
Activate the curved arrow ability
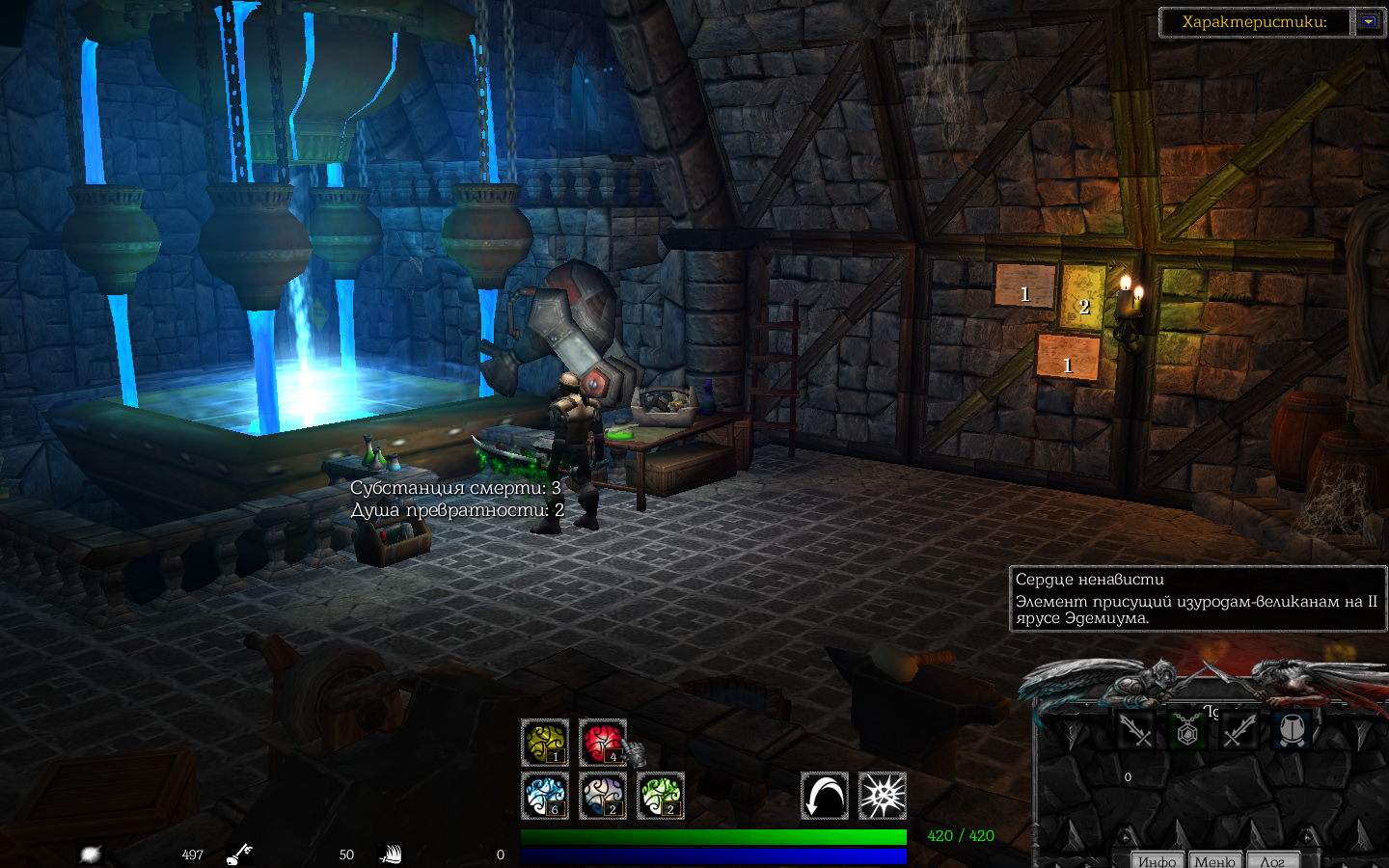click(x=825, y=796)
